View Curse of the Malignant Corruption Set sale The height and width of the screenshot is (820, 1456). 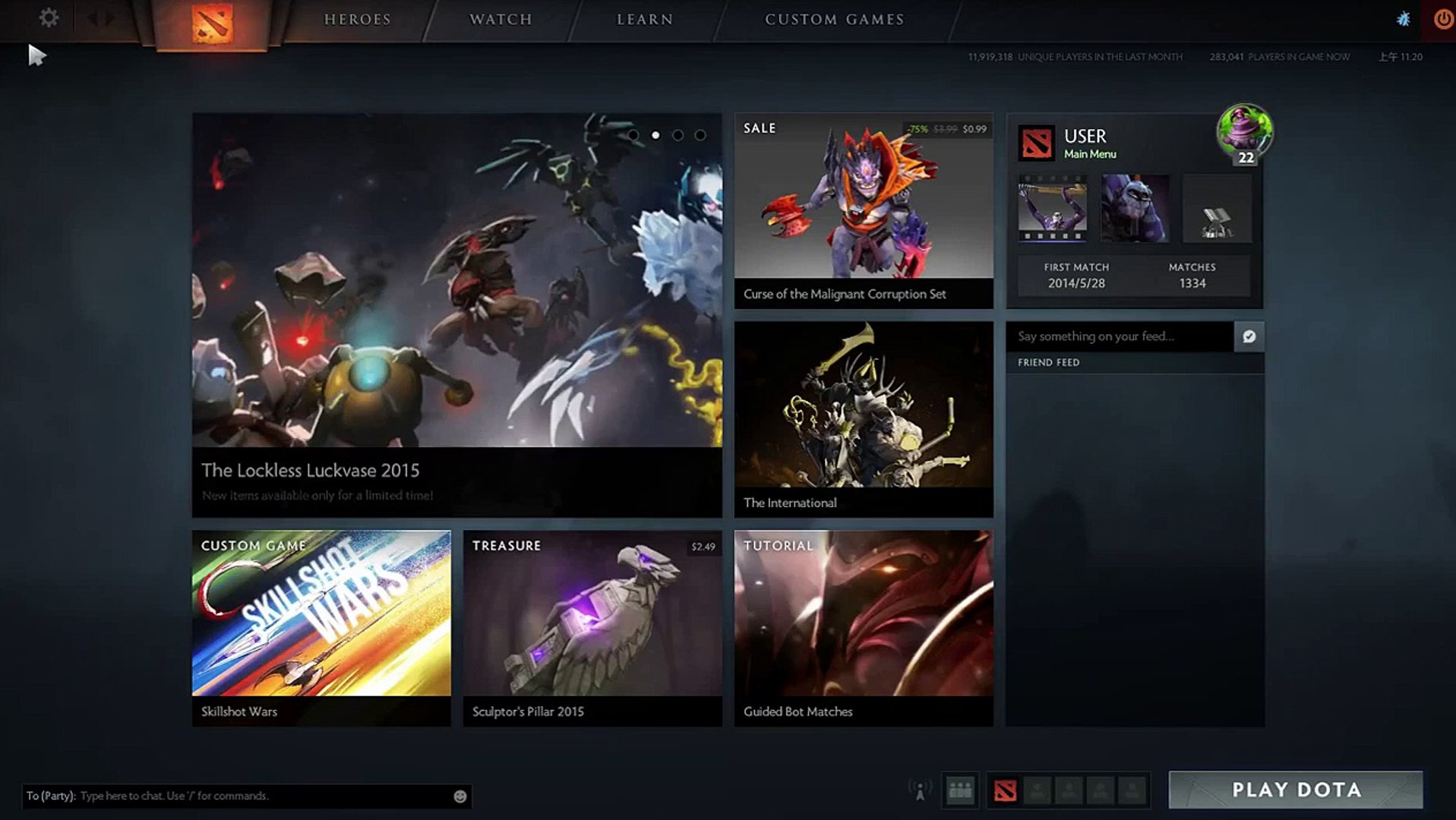[864, 210]
